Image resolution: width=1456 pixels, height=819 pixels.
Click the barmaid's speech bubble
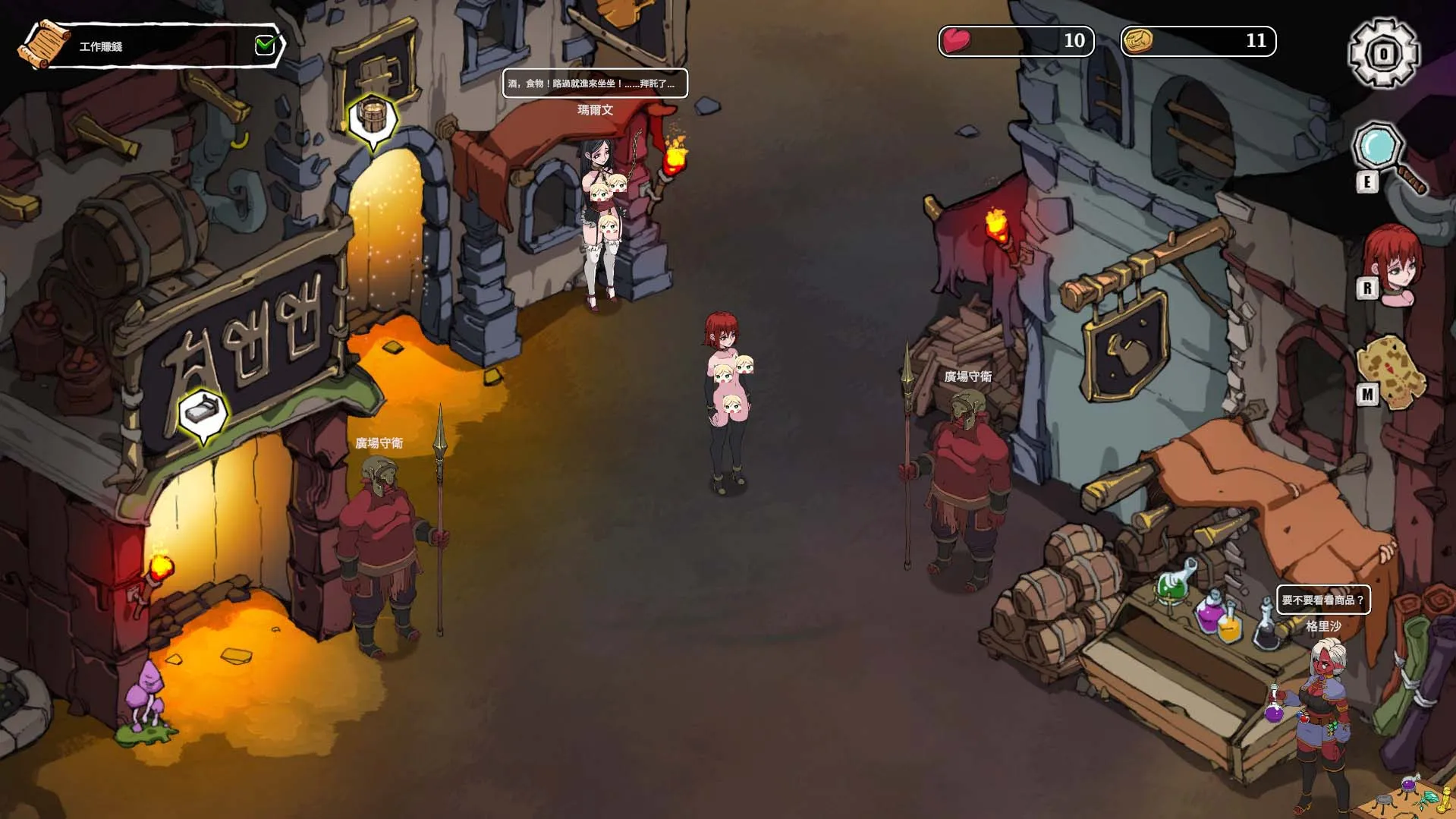[x=595, y=83]
